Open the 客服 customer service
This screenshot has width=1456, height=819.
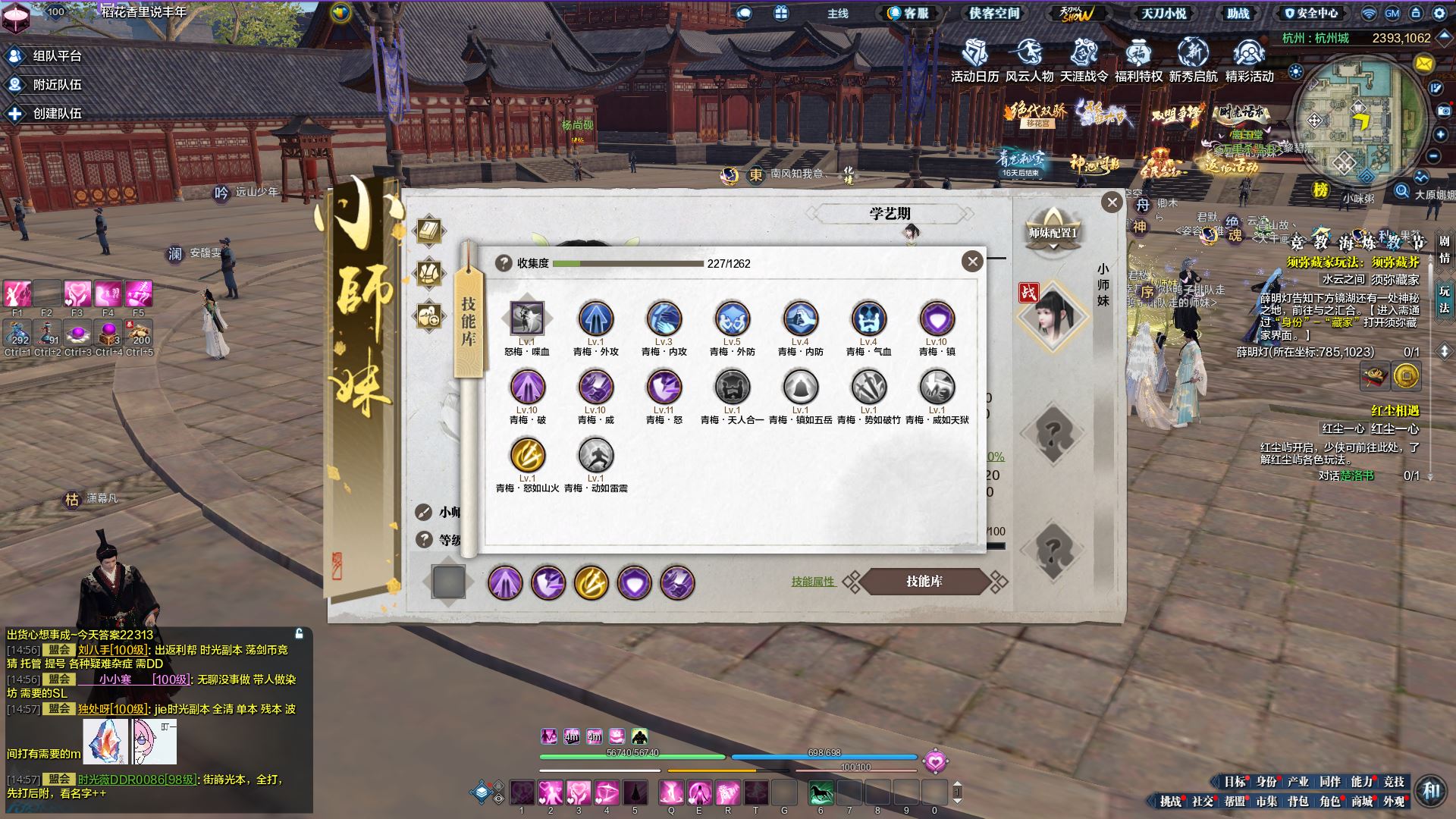coord(908,13)
